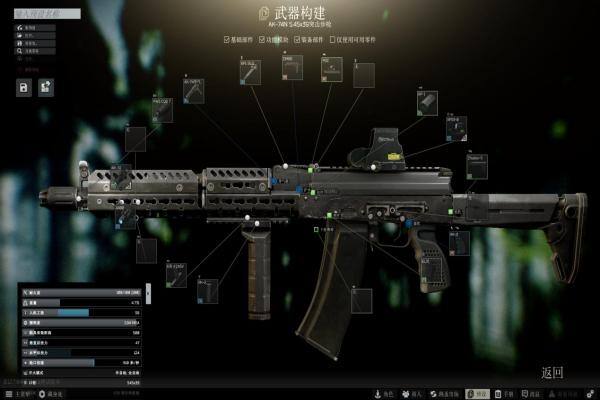Click the 返回 back button
Image resolution: width=600 pixels, height=400 pixels.
pos(552,373)
